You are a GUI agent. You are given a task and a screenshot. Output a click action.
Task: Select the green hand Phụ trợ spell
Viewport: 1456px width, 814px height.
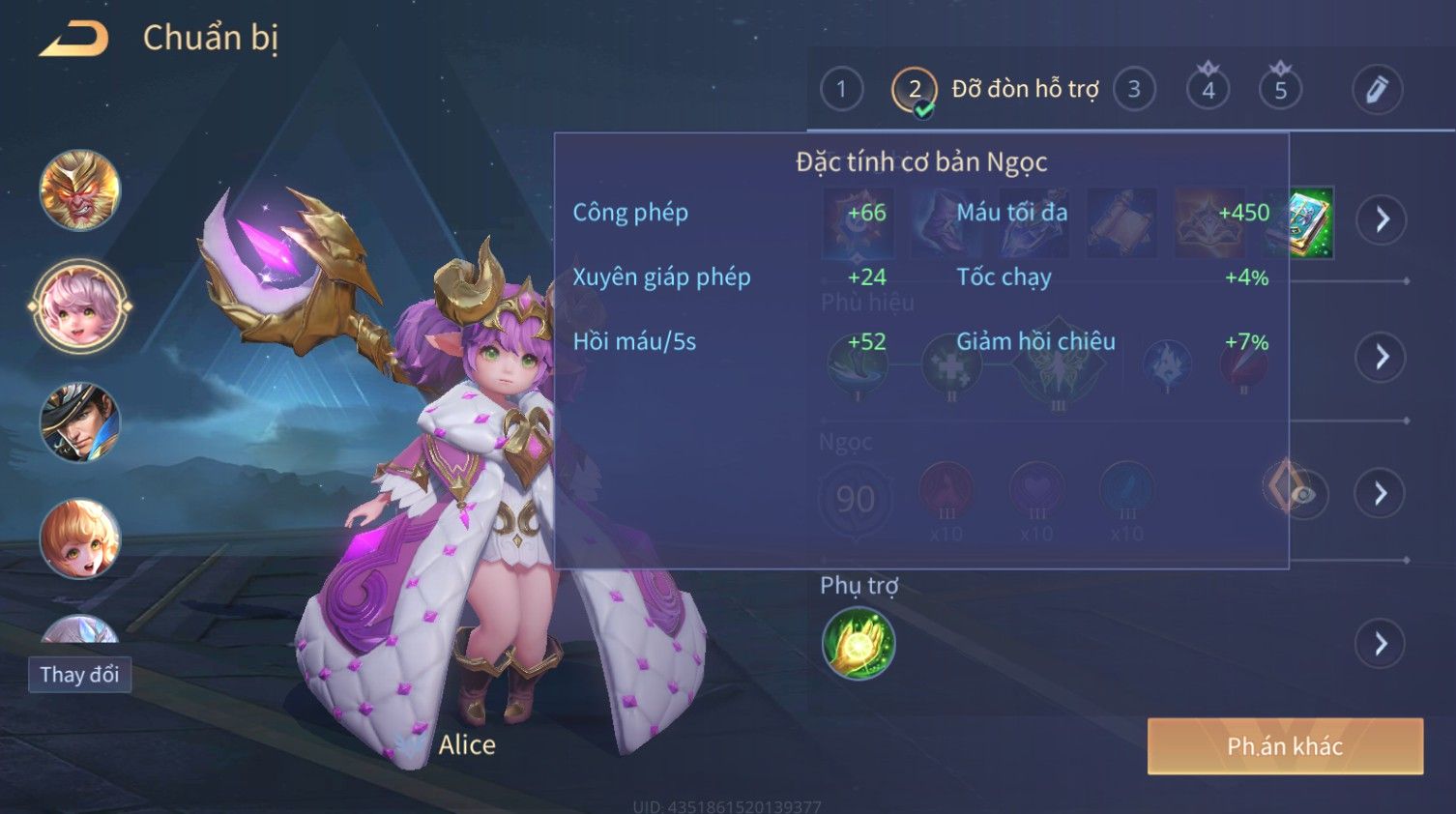[x=859, y=644]
